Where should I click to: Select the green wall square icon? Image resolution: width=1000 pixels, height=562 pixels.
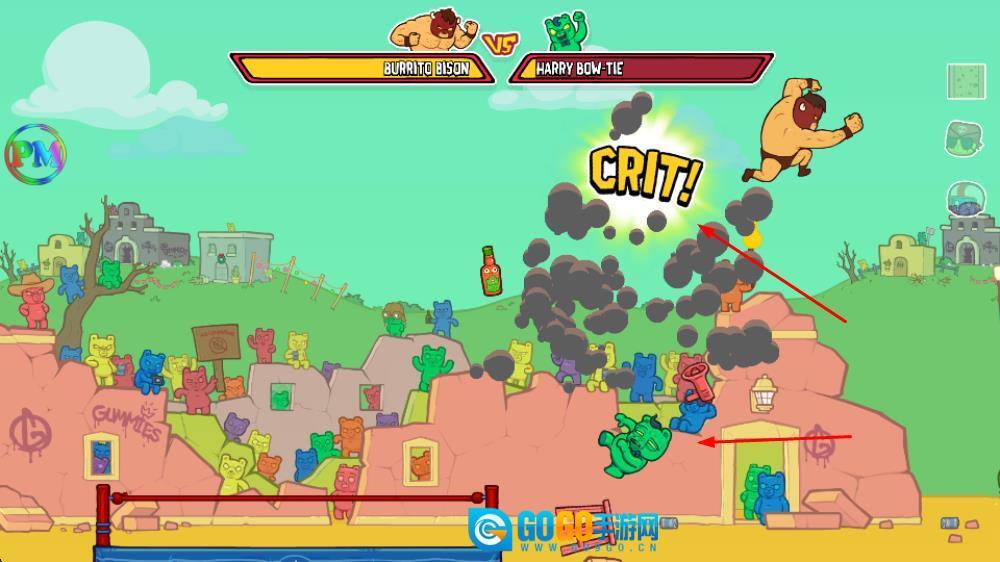[966, 81]
